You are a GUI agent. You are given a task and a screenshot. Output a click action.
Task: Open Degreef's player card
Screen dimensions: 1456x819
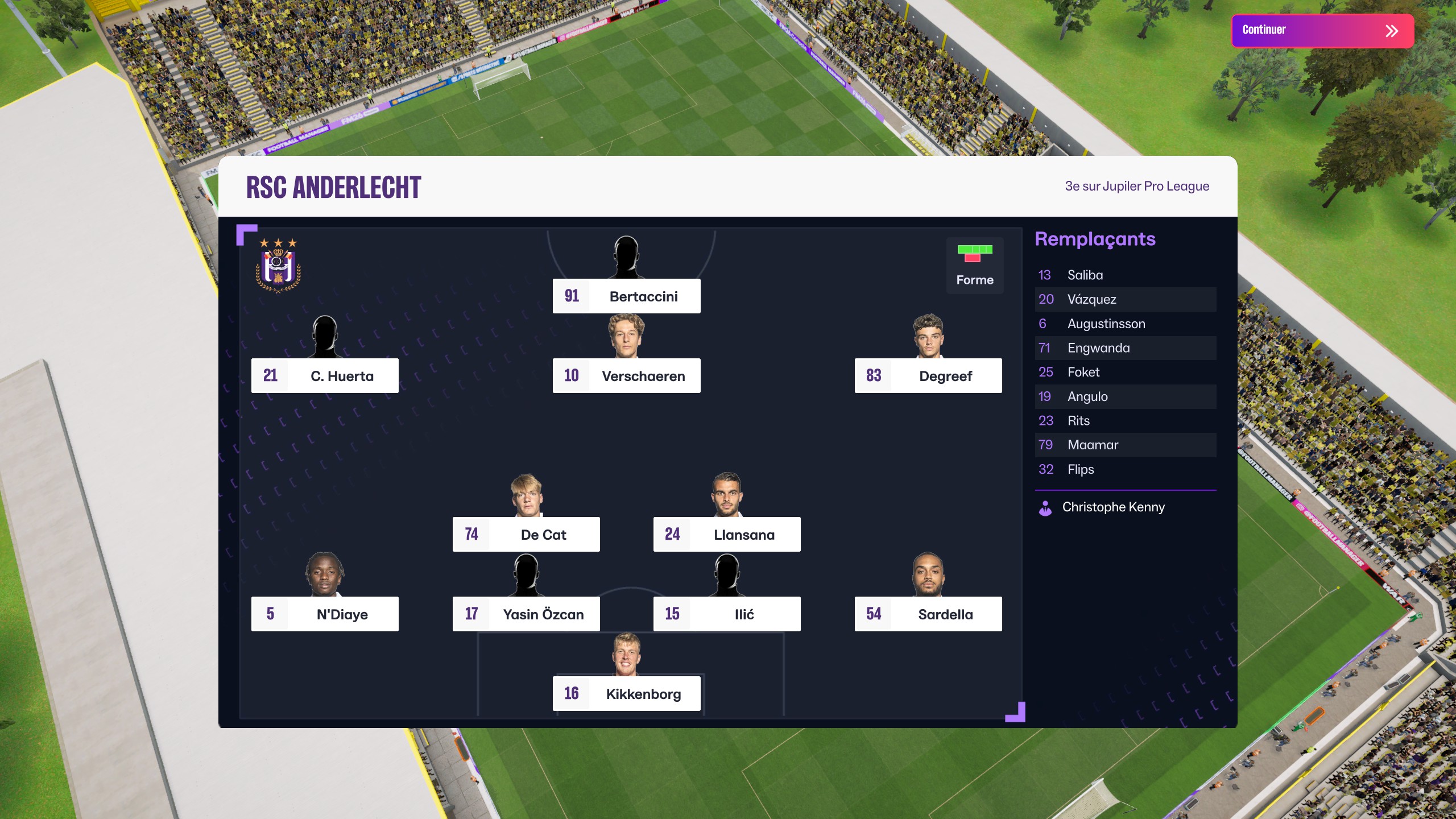coord(928,375)
